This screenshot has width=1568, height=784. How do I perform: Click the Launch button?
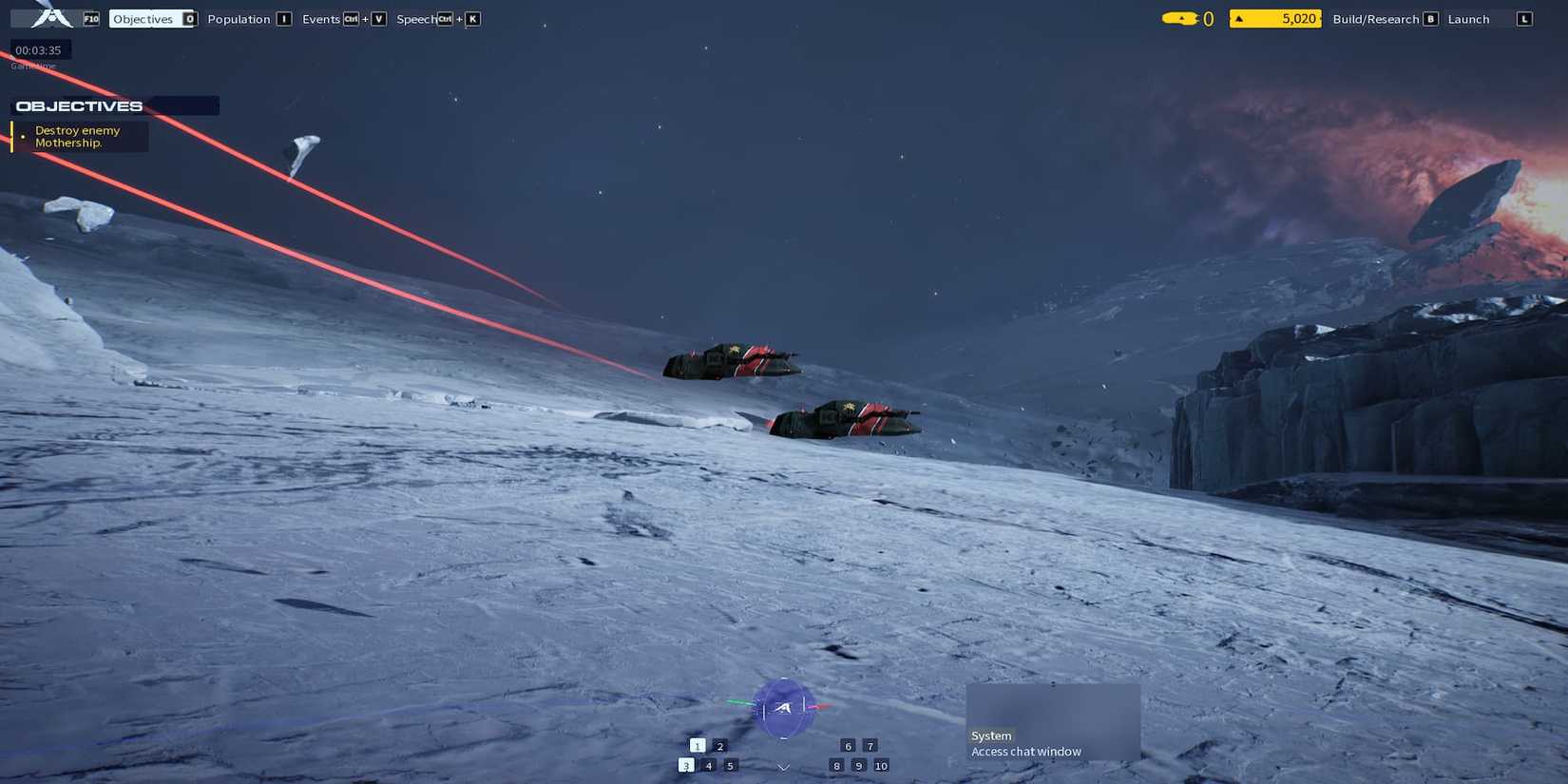tap(1468, 17)
